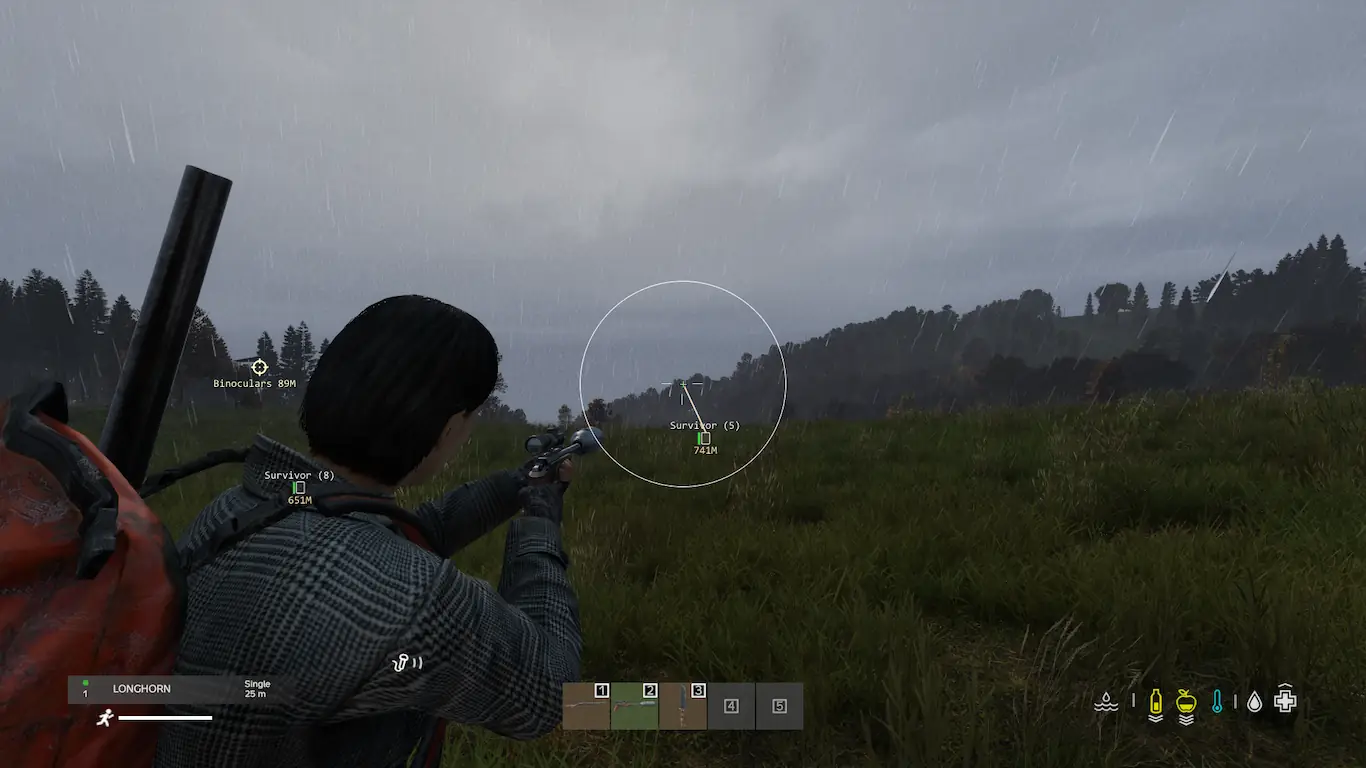Image resolution: width=1366 pixels, height=768 pixels.
Task: Select the Survivor (5) player marker
Action: (x=704, y=438)
